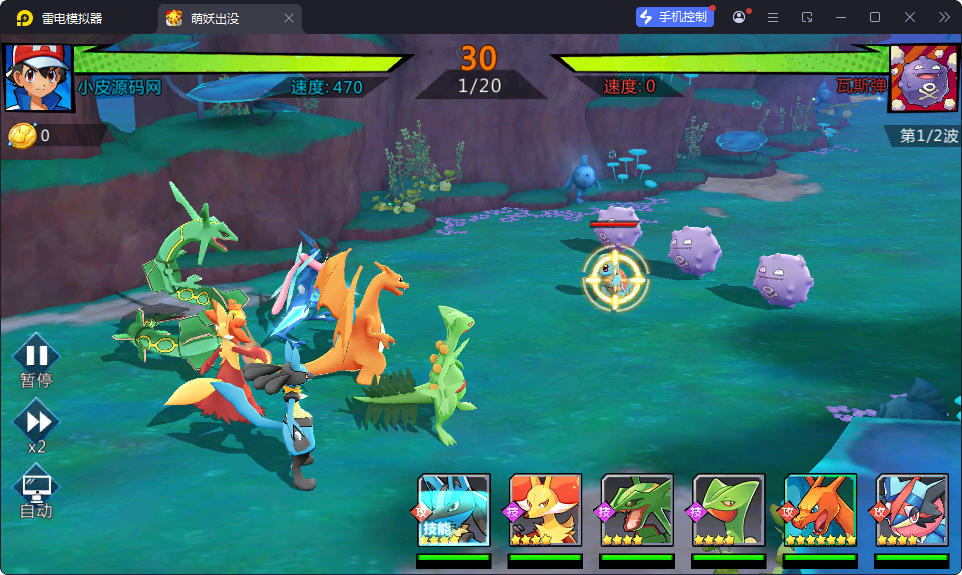
Task: Open the 手机控制 phone control panel
Action: pyautogui.click(x=674, y=17)
